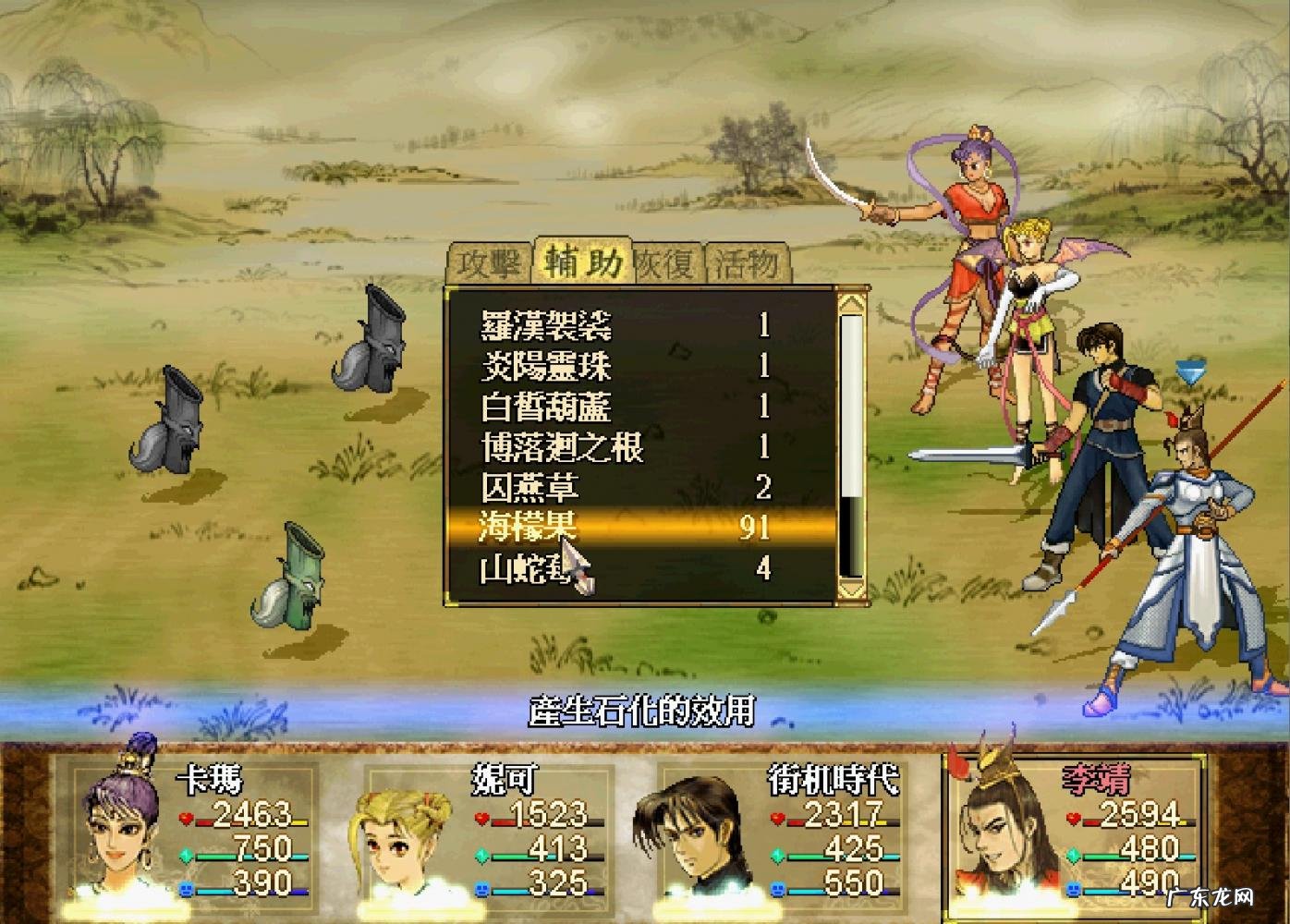The width and height of the screenshot is (1290, 924).
Task: Select the 輔助 tab
Action: pos(582,262)
